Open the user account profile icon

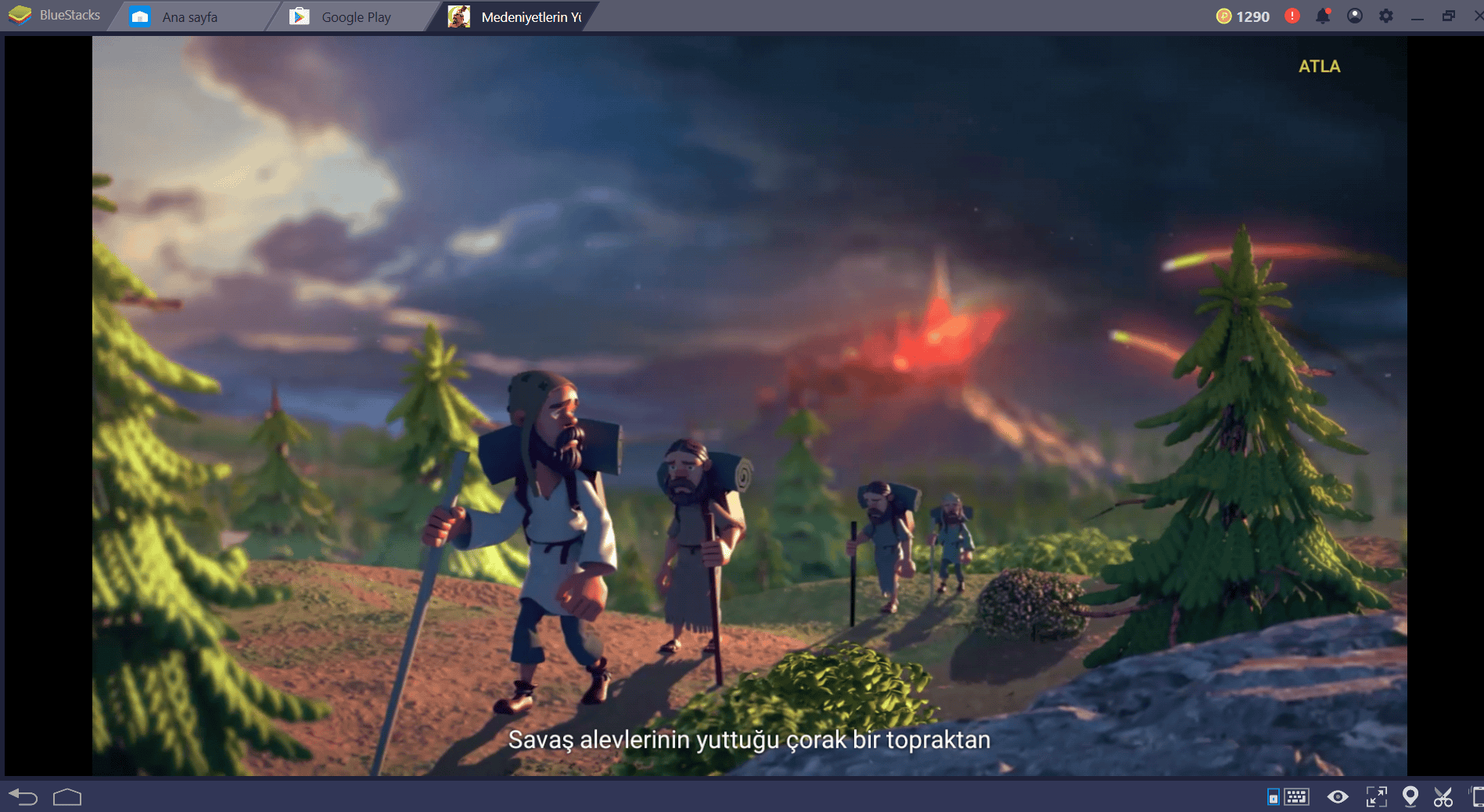[1355, 15]
